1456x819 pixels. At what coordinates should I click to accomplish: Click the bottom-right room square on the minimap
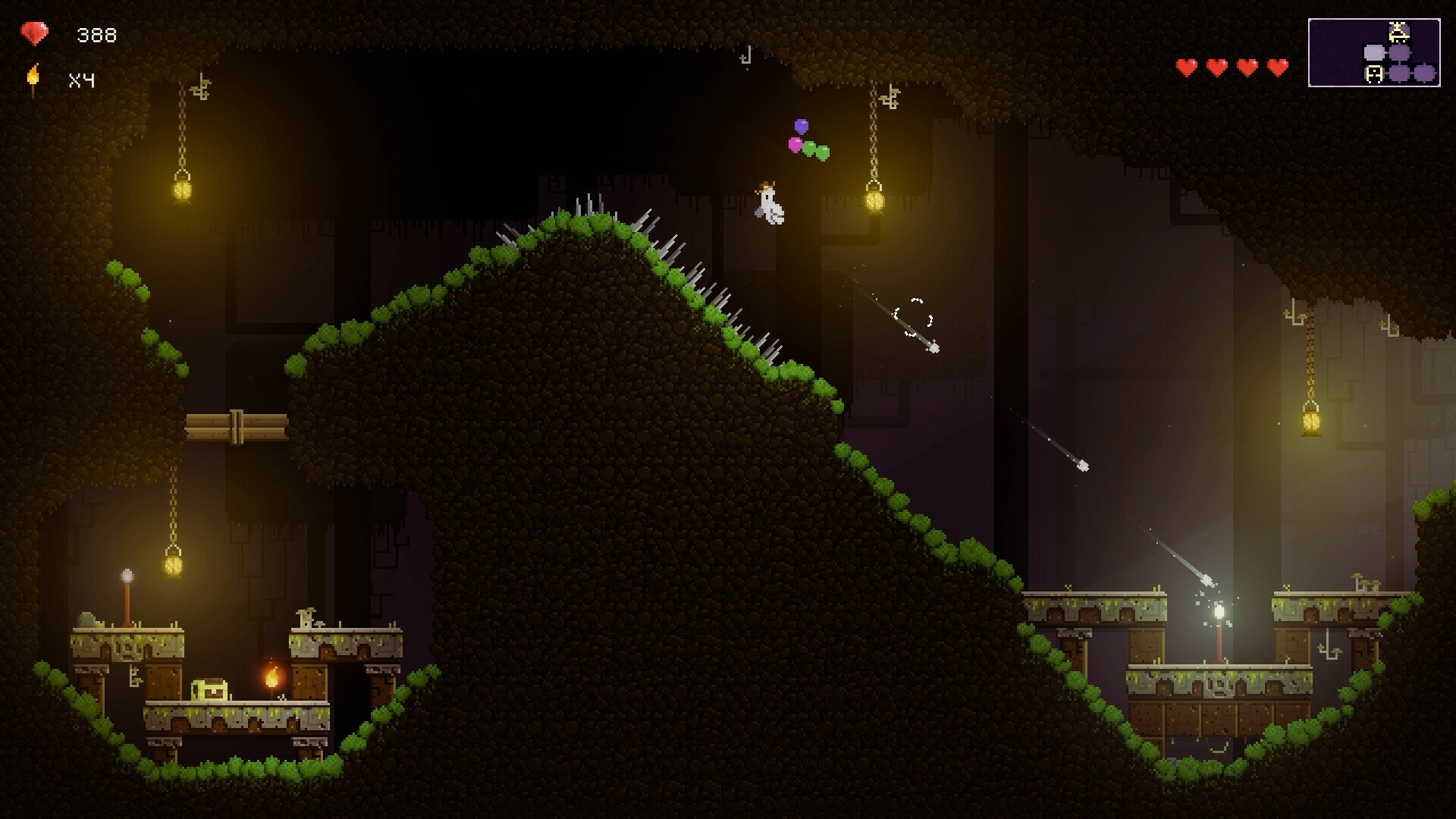[x=1424, y=74]
